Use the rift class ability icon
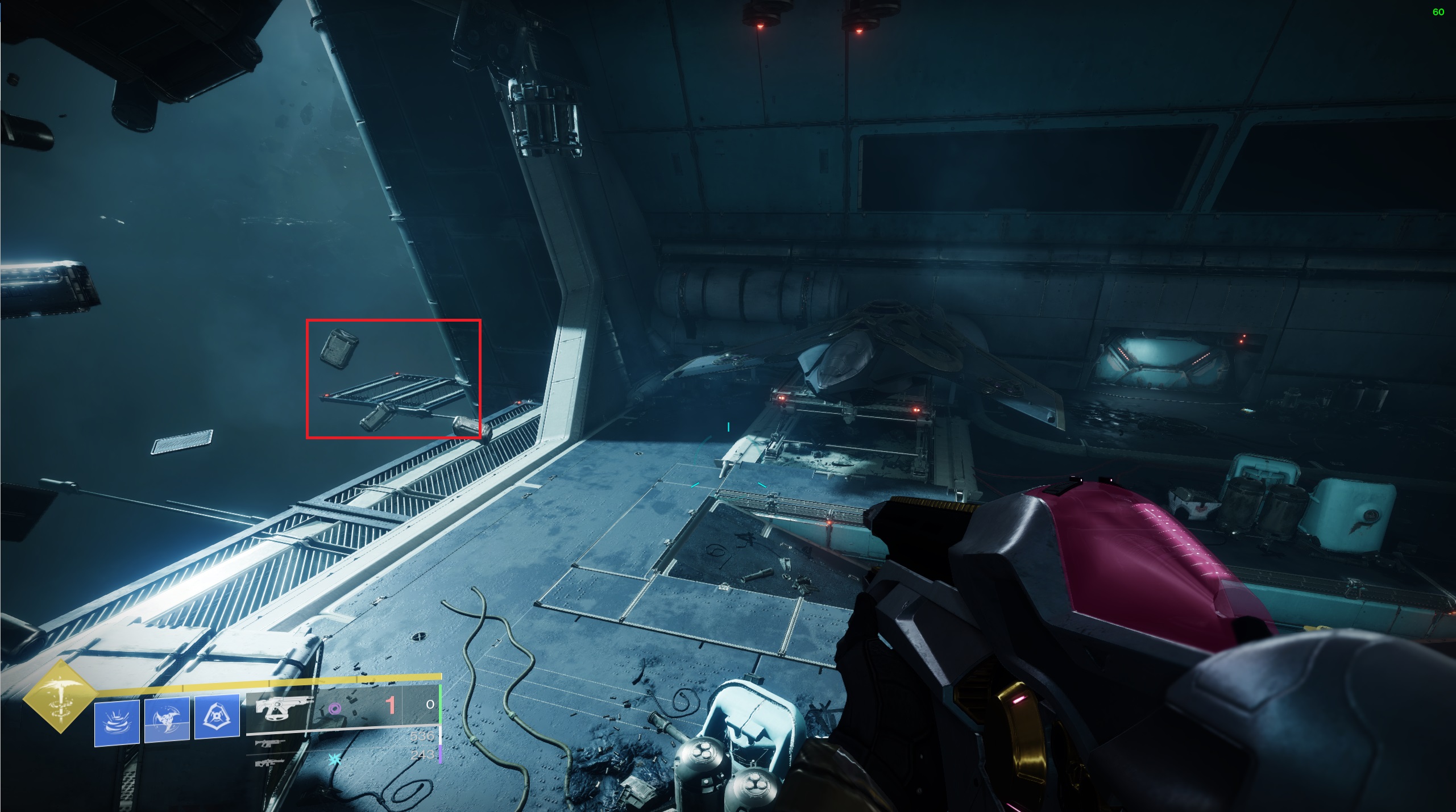1456x812 pixels. coord(117,722)
